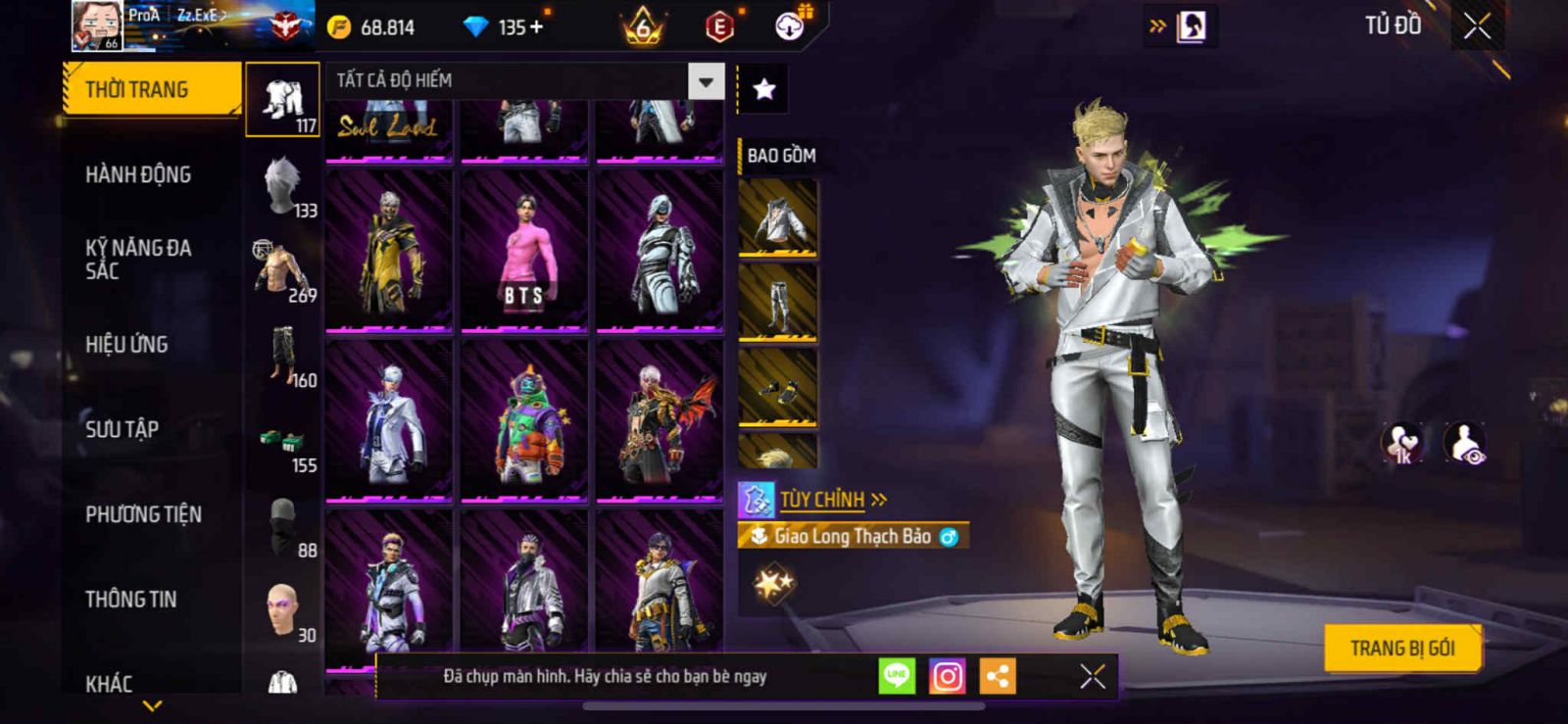Click the TRANG BỊ GÓI equip button
Screen dimensions: 1568x724
click(1401, 648)
